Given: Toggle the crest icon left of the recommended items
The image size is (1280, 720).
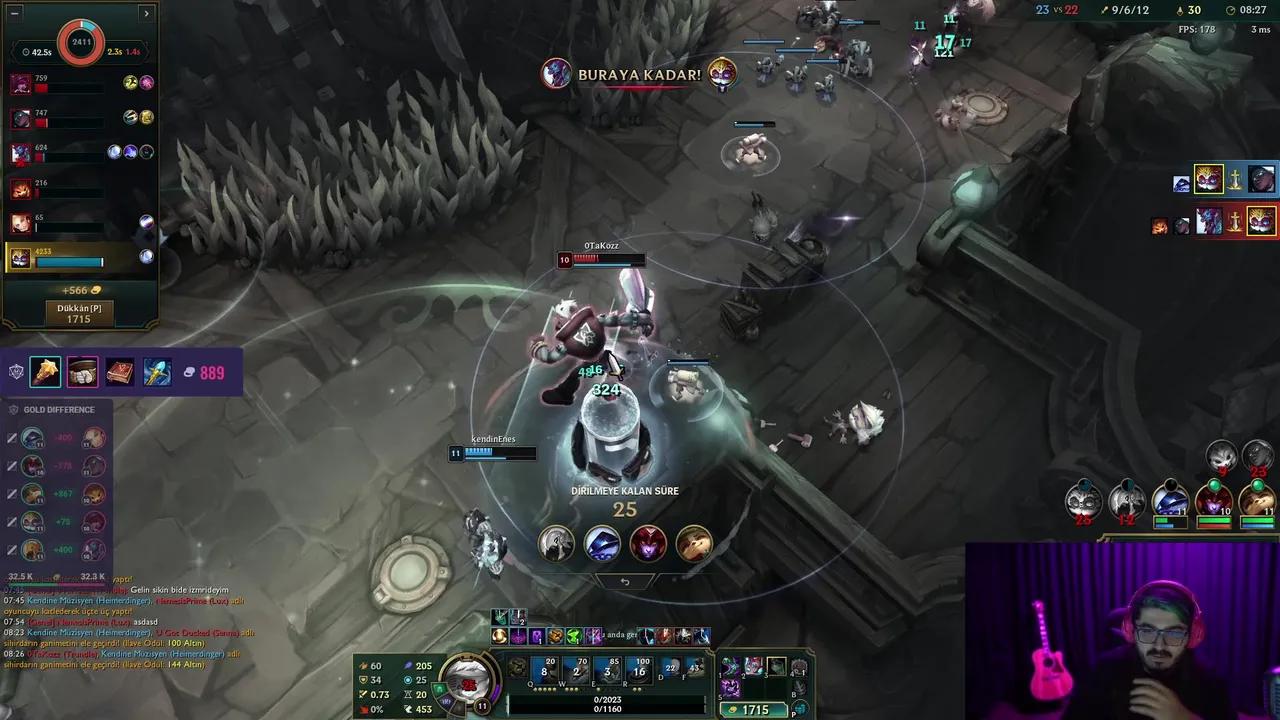Looking at the screenshot, I should (16, 370).
